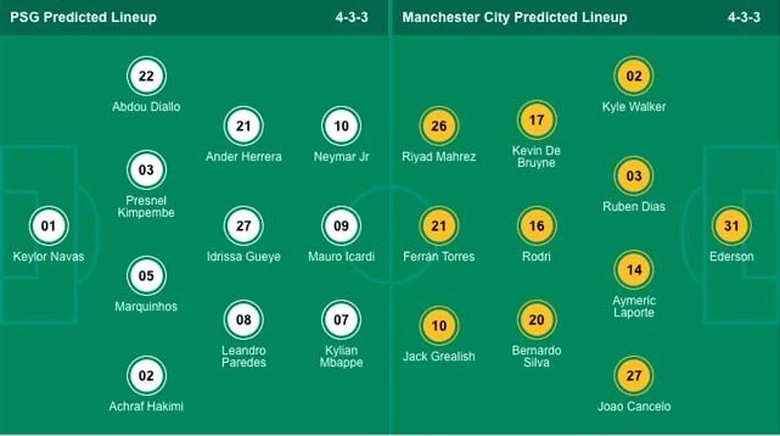Viewport: 780px width, 436px height.
Task: Select Bernardo Silva's player token
Action: pyautogui.click(x=536, y=320)
